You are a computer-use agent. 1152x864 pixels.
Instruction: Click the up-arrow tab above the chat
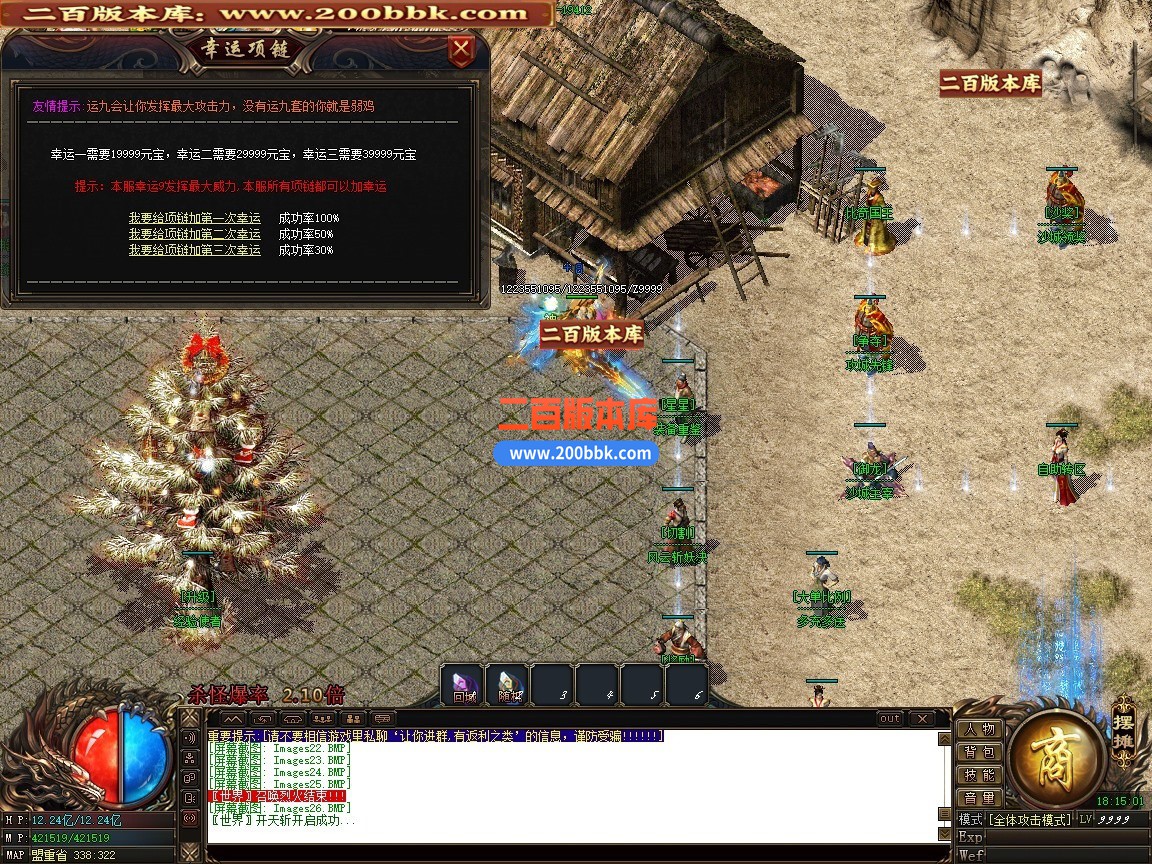tap(232, 719)
